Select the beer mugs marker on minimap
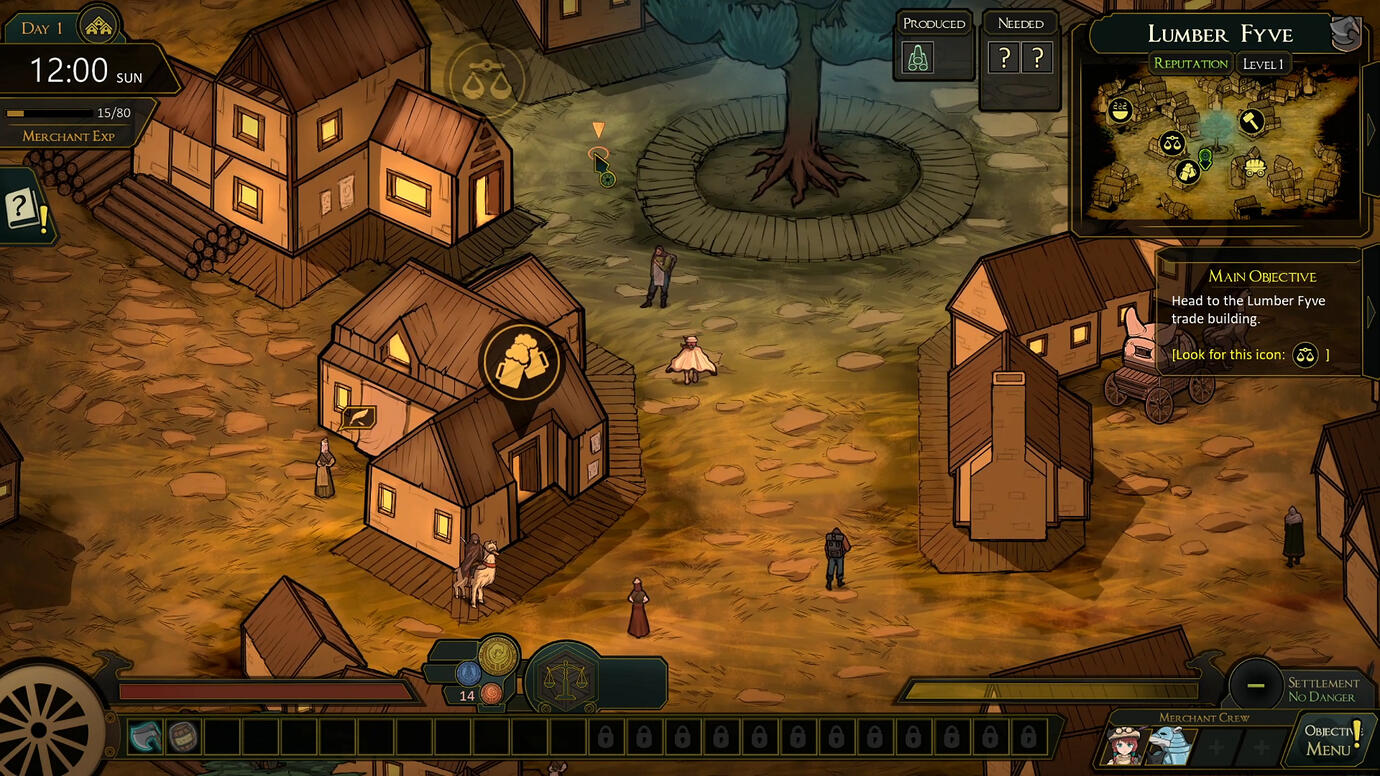The height and width of the screenshot is (776, 1380). (x=1187, y=172)
